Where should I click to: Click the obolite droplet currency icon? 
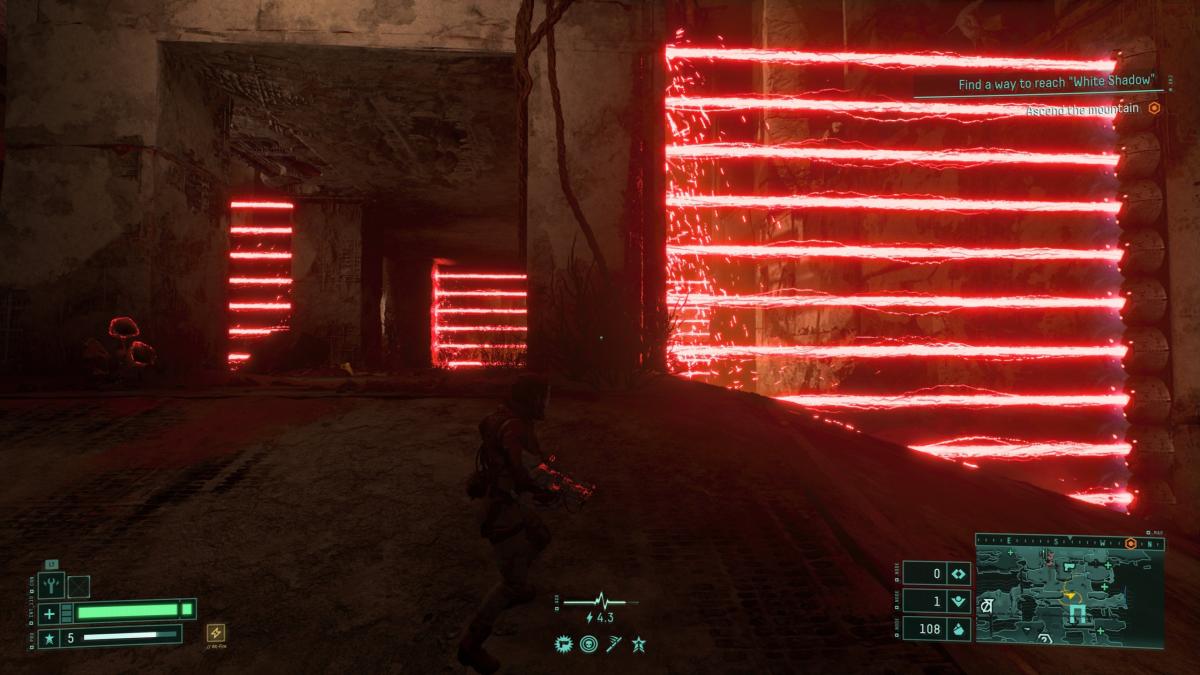pos(957,628)
